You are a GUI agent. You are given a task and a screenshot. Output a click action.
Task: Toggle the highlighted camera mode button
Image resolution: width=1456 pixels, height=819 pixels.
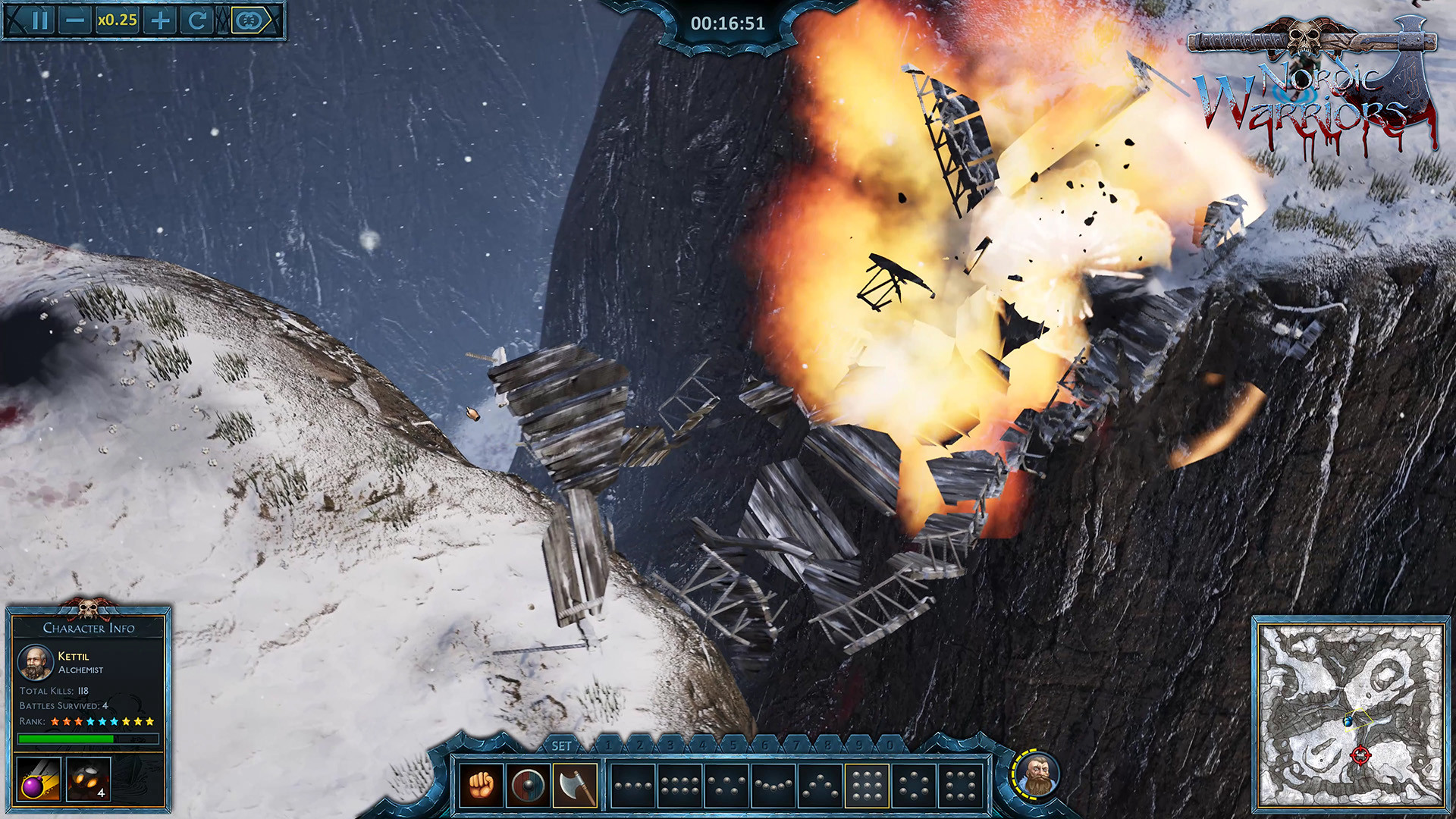pyautogui.click(x=251, y=20)
